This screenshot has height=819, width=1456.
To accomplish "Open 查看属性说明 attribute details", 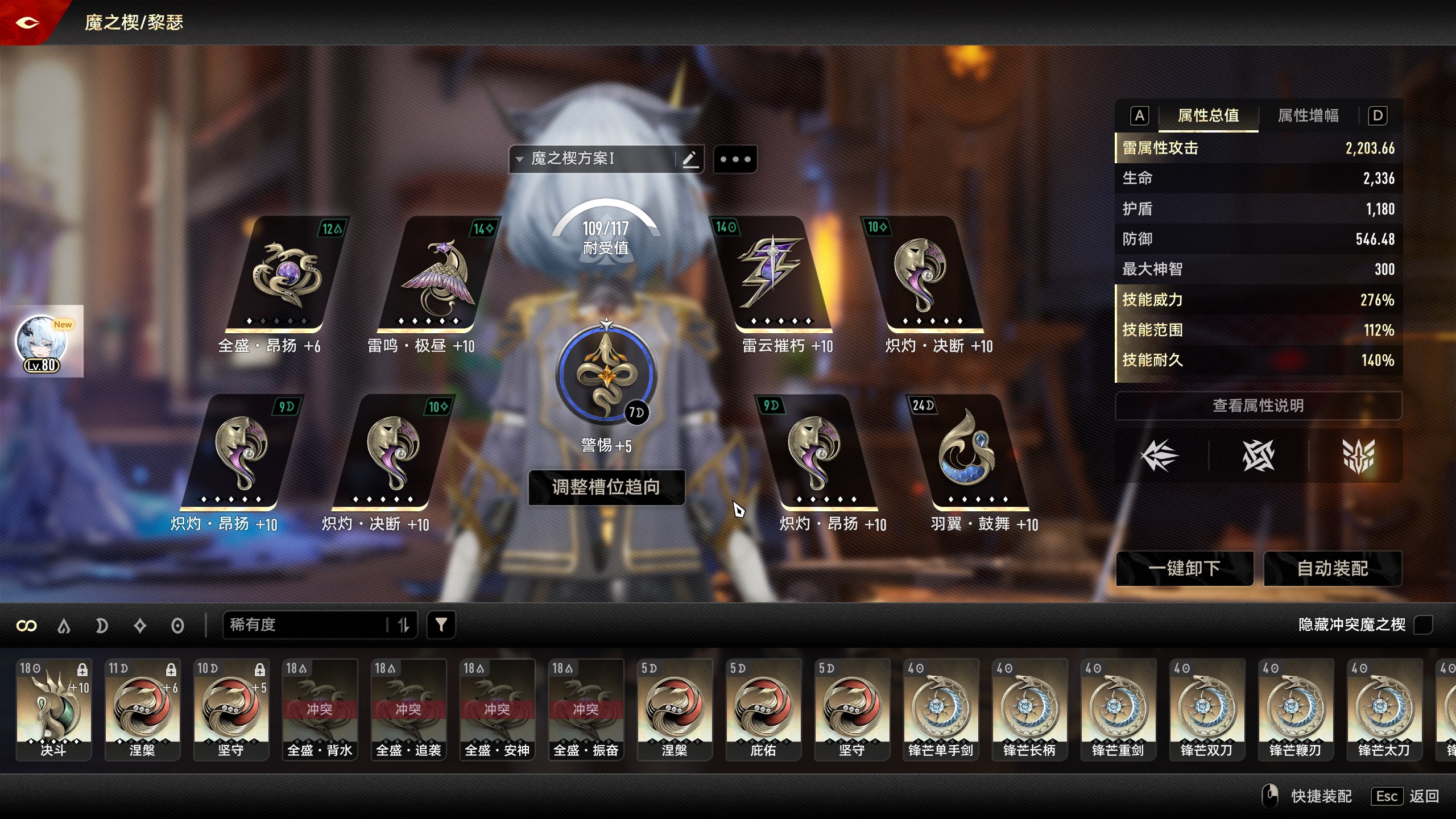I will pyautogui.click(x=1258, y=406).
